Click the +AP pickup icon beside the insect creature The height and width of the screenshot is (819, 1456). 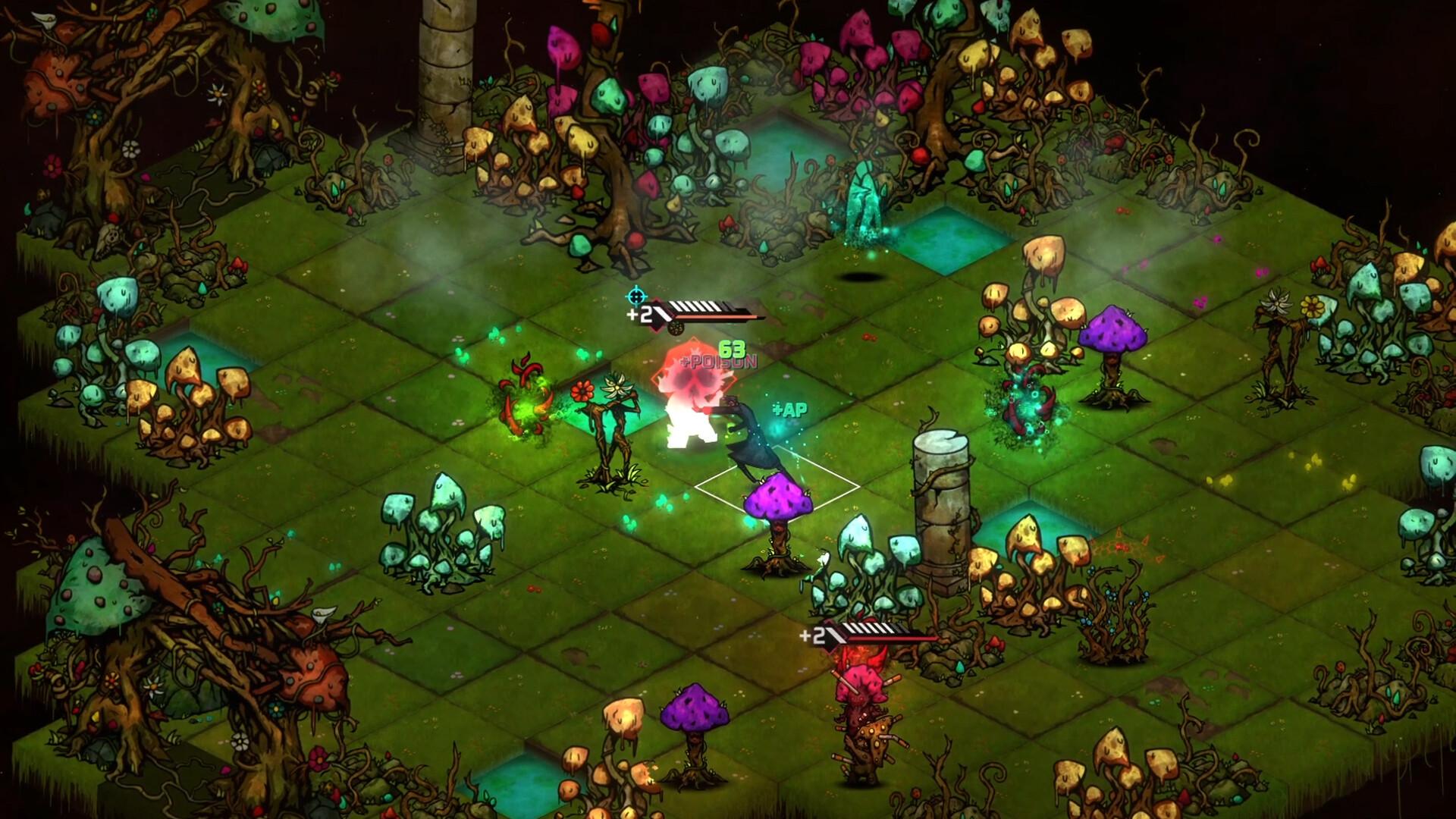pos(789,409)
